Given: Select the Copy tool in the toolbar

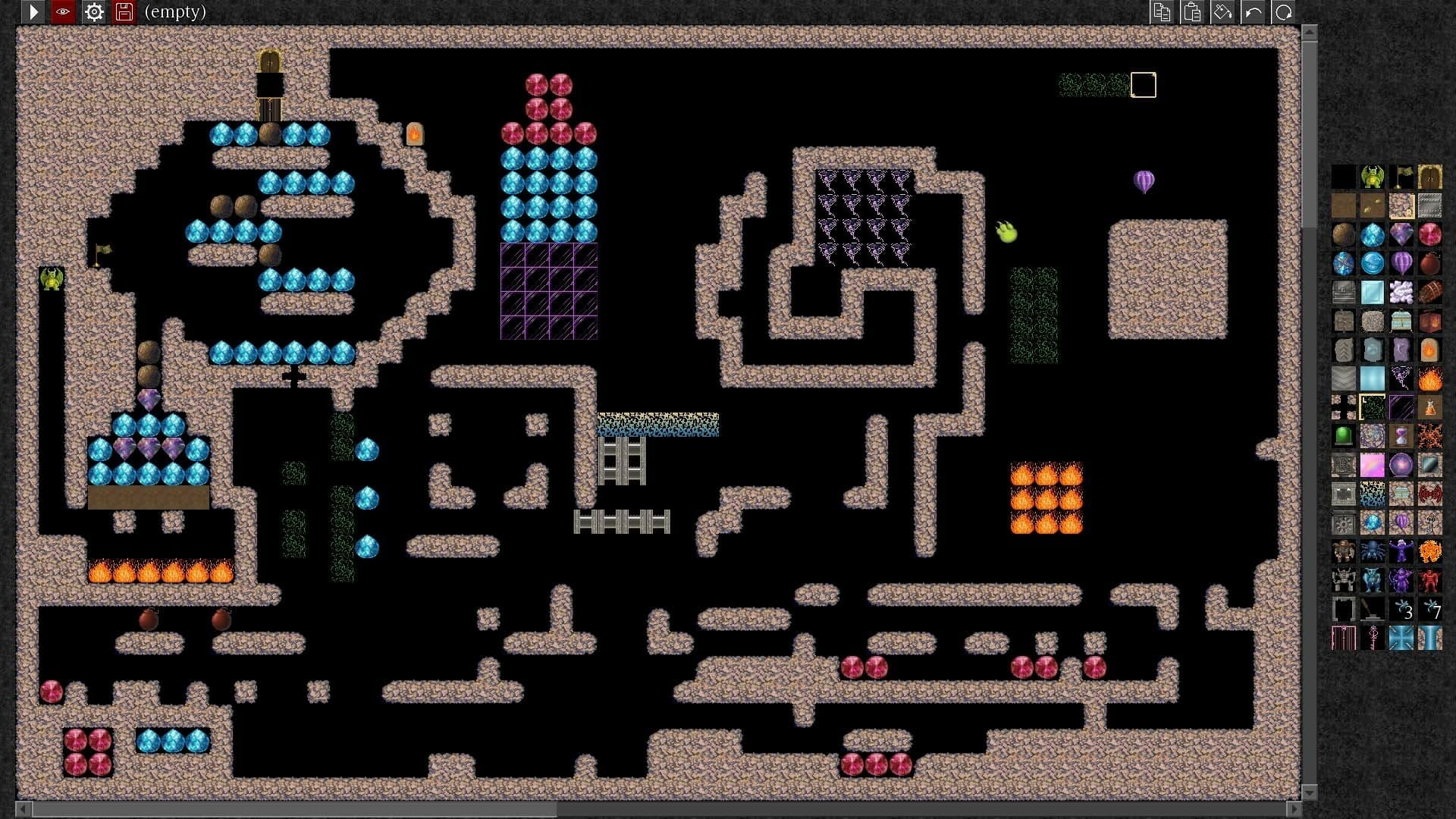Looking at the screenshot, I should tap(1163, 12).
